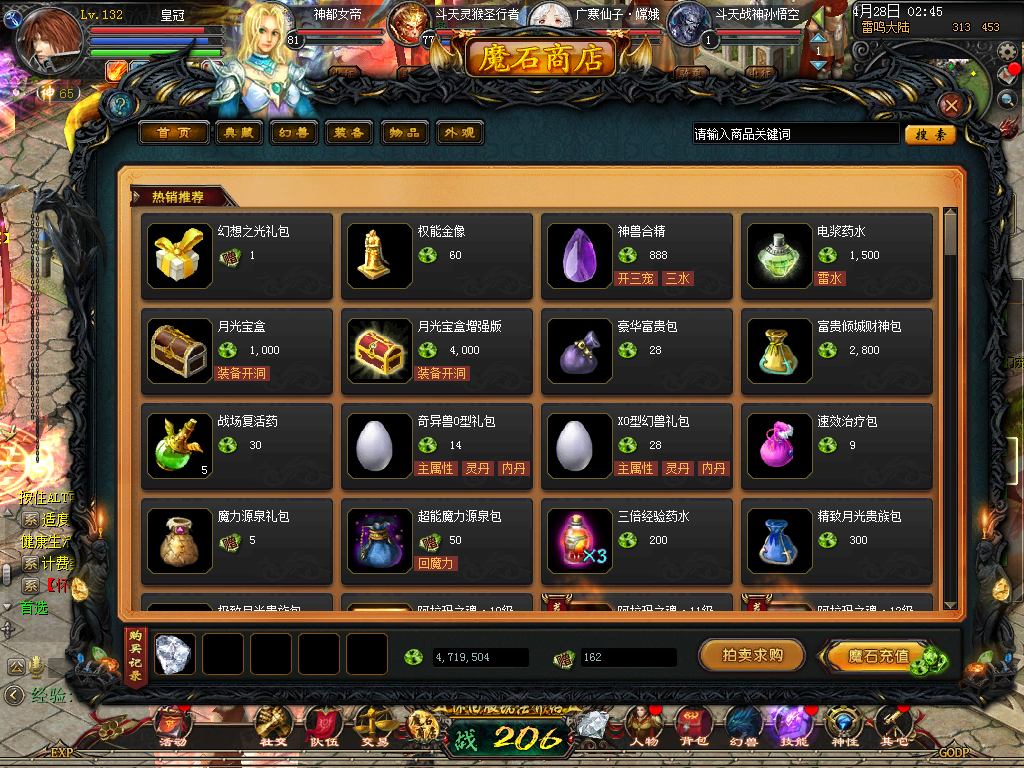The height and width of the screenshot is (768, 1024).
Task: Click the 魔石充值 recharge button
Action: point(880,656)
